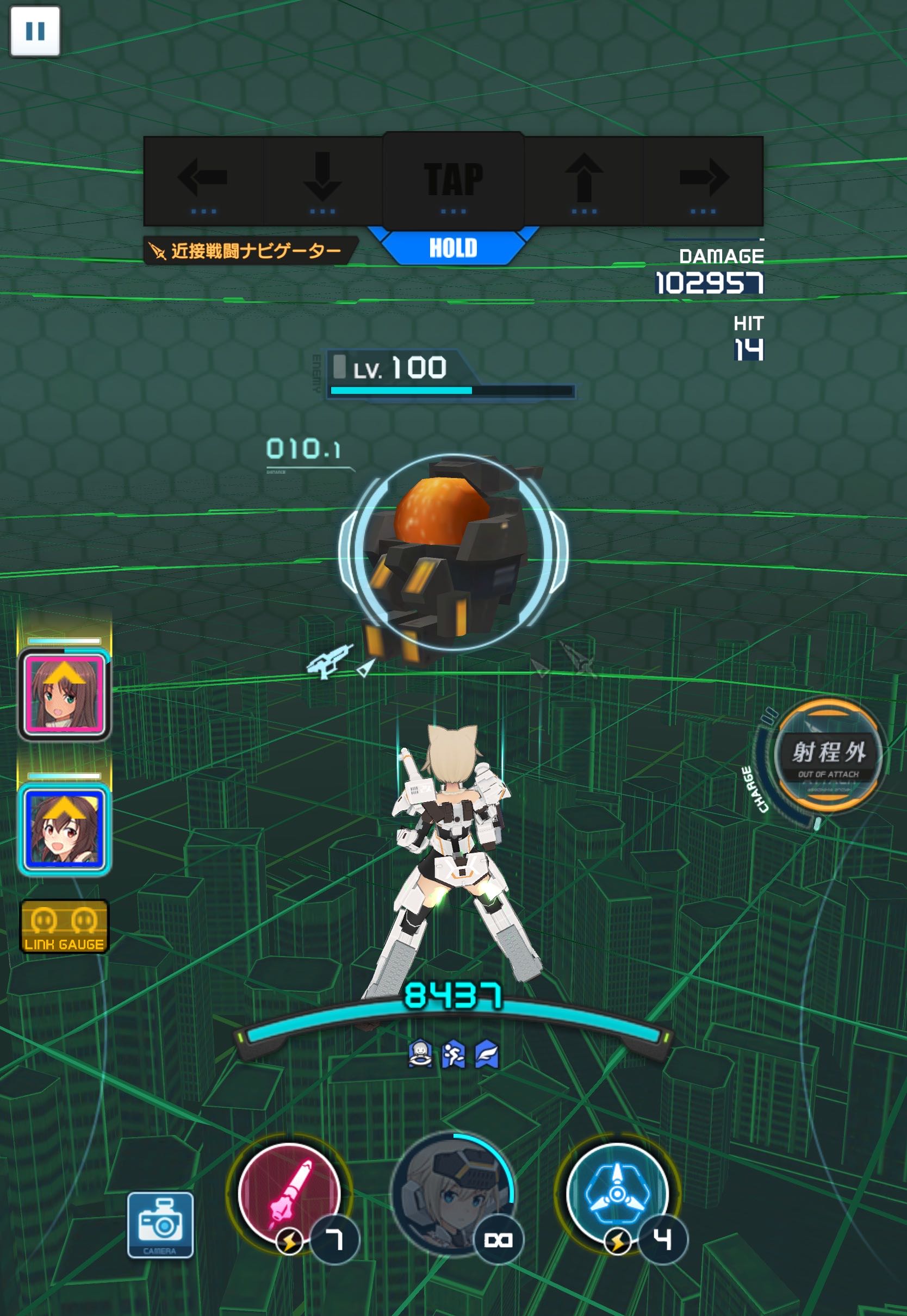
Task: Tap the right arrow navigator panel
Action: point(703,181)
